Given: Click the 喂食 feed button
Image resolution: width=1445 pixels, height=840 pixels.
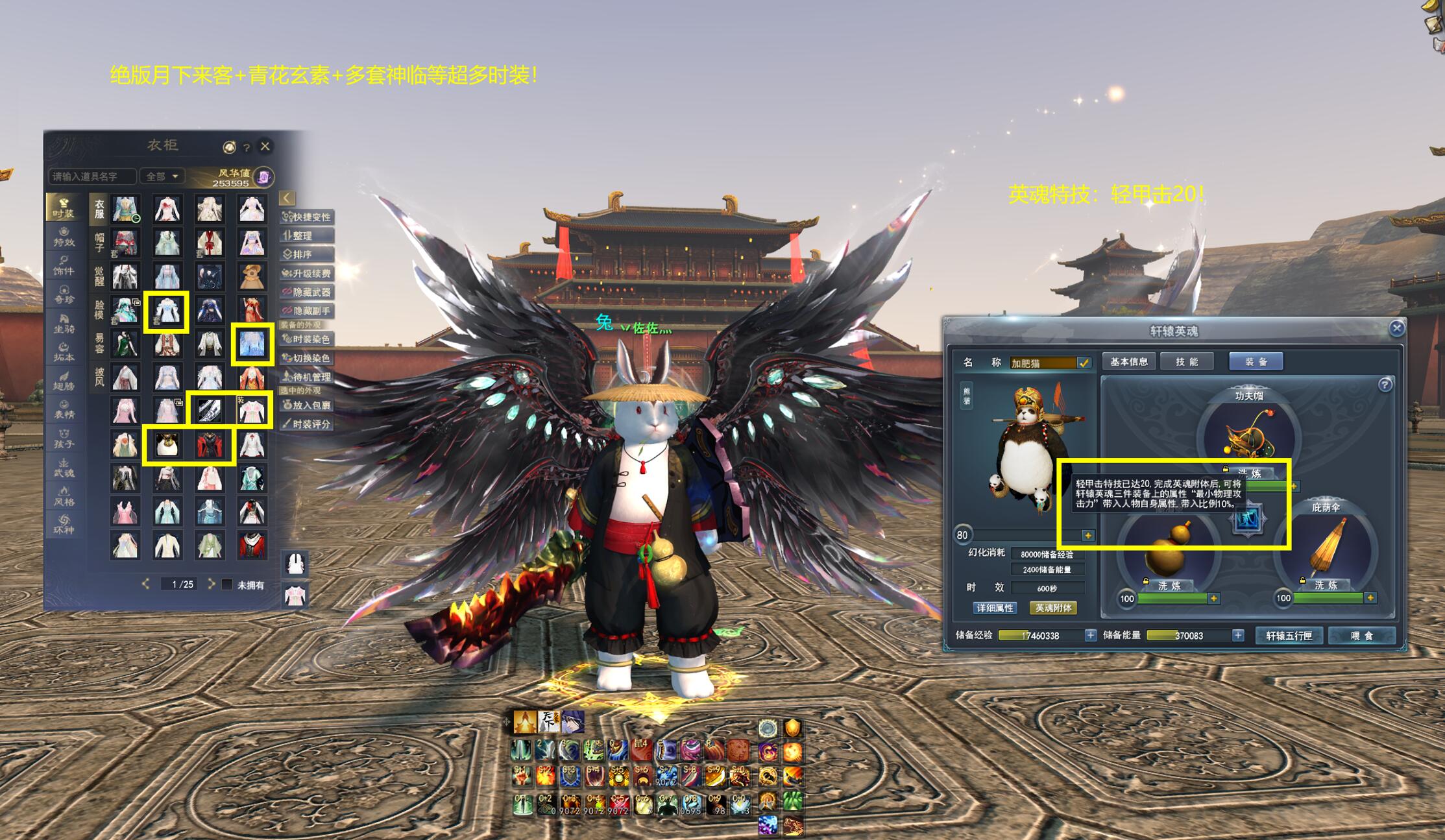Looking at the screenshot, I should pos(1361,636).
